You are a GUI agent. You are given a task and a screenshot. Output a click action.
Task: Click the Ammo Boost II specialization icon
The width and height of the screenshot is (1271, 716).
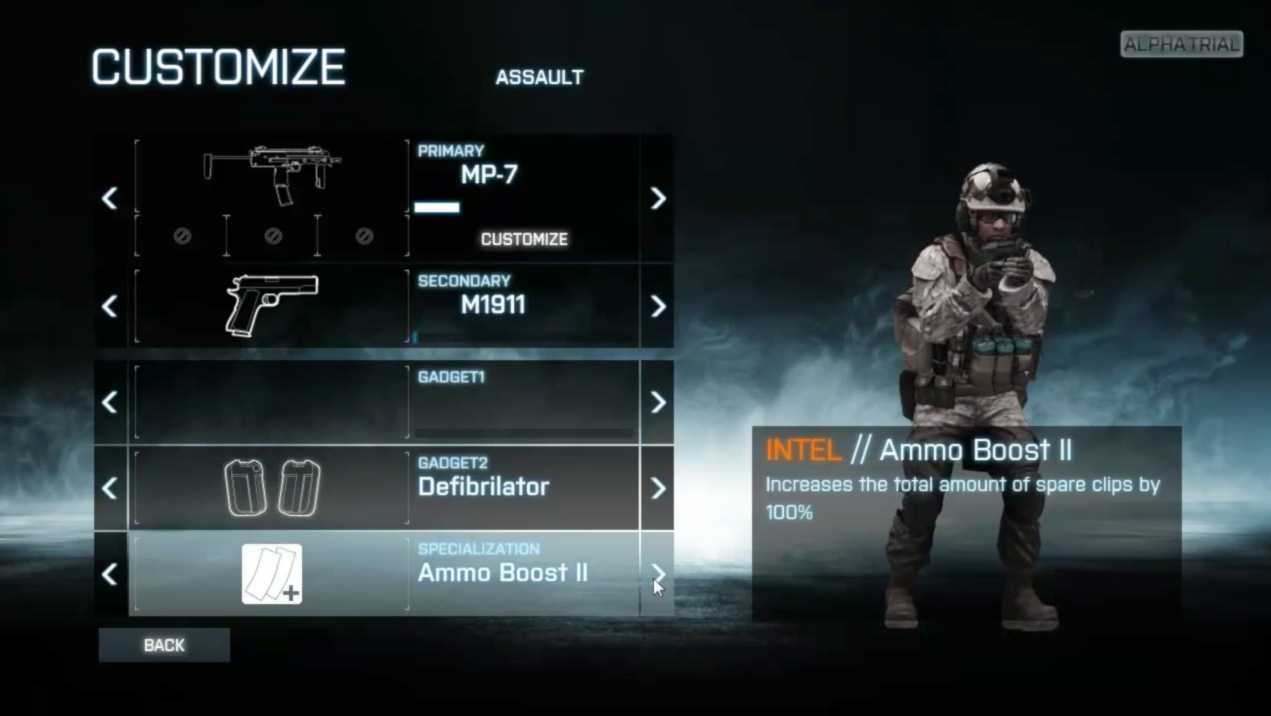(x=271, y=573)
